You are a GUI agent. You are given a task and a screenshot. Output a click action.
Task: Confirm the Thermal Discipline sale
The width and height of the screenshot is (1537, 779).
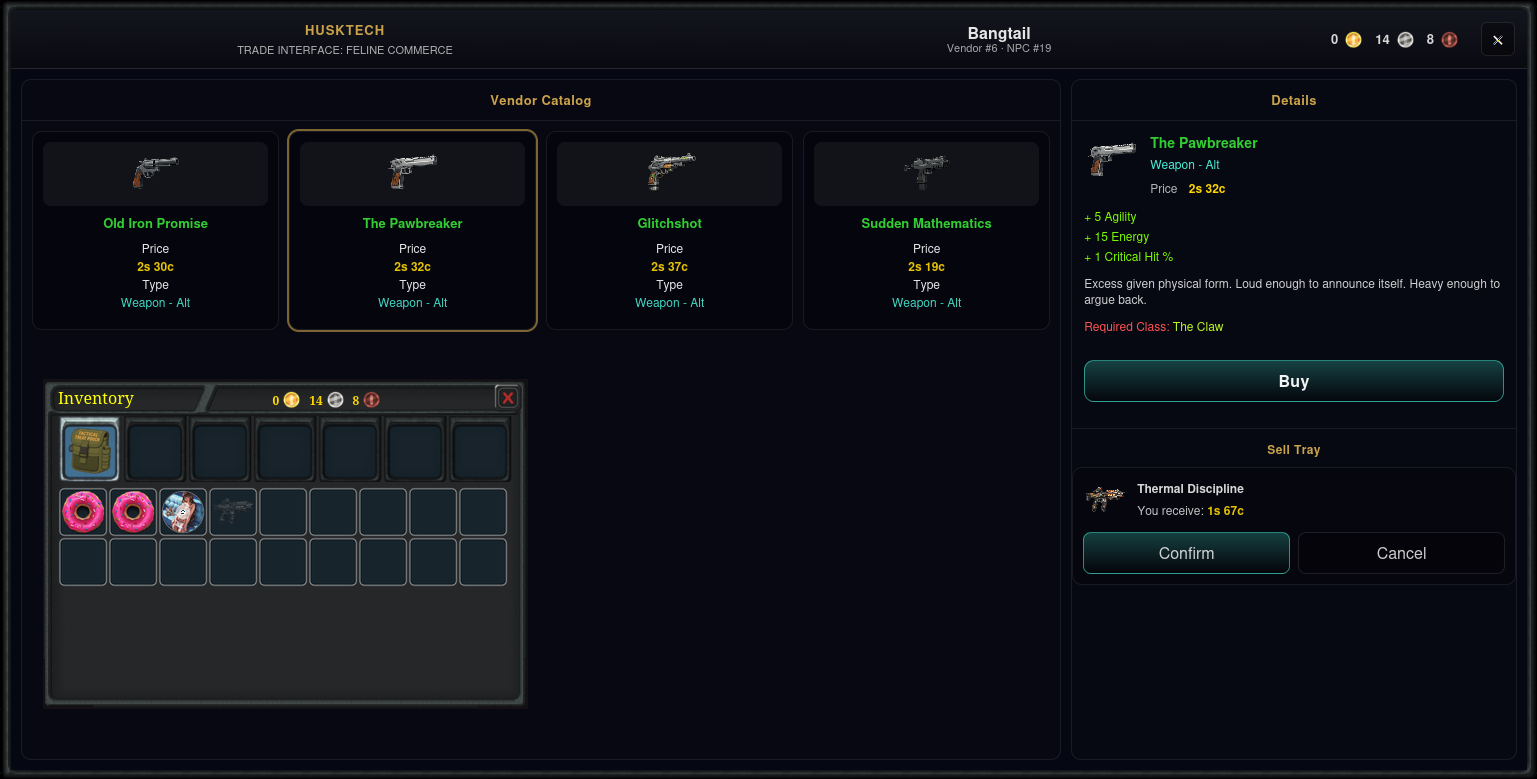[x=1185, y=553]
